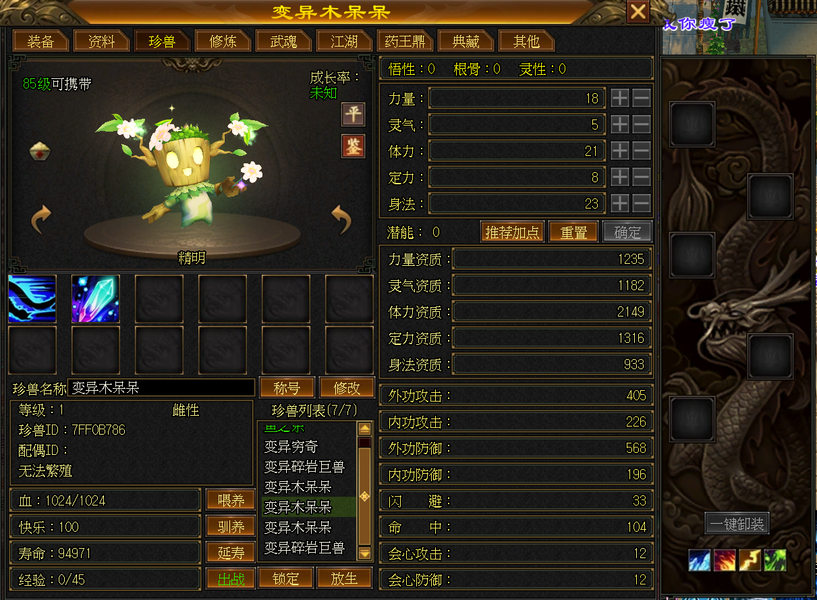This screenshot has width=817, height=600.
Task: Open the 典藏 tab
Action: coord(466,41)
